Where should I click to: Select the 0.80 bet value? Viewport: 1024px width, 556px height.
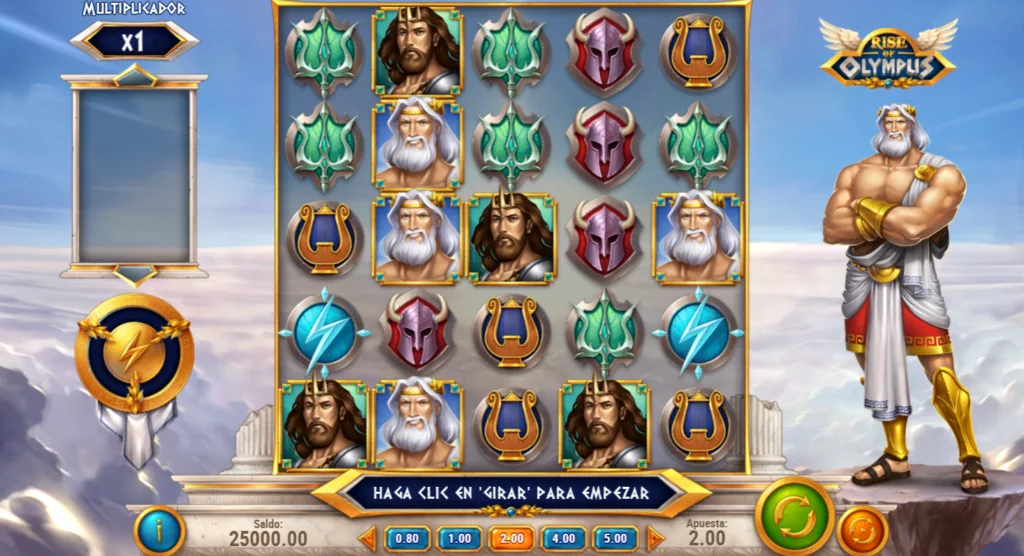coord(407,538)
